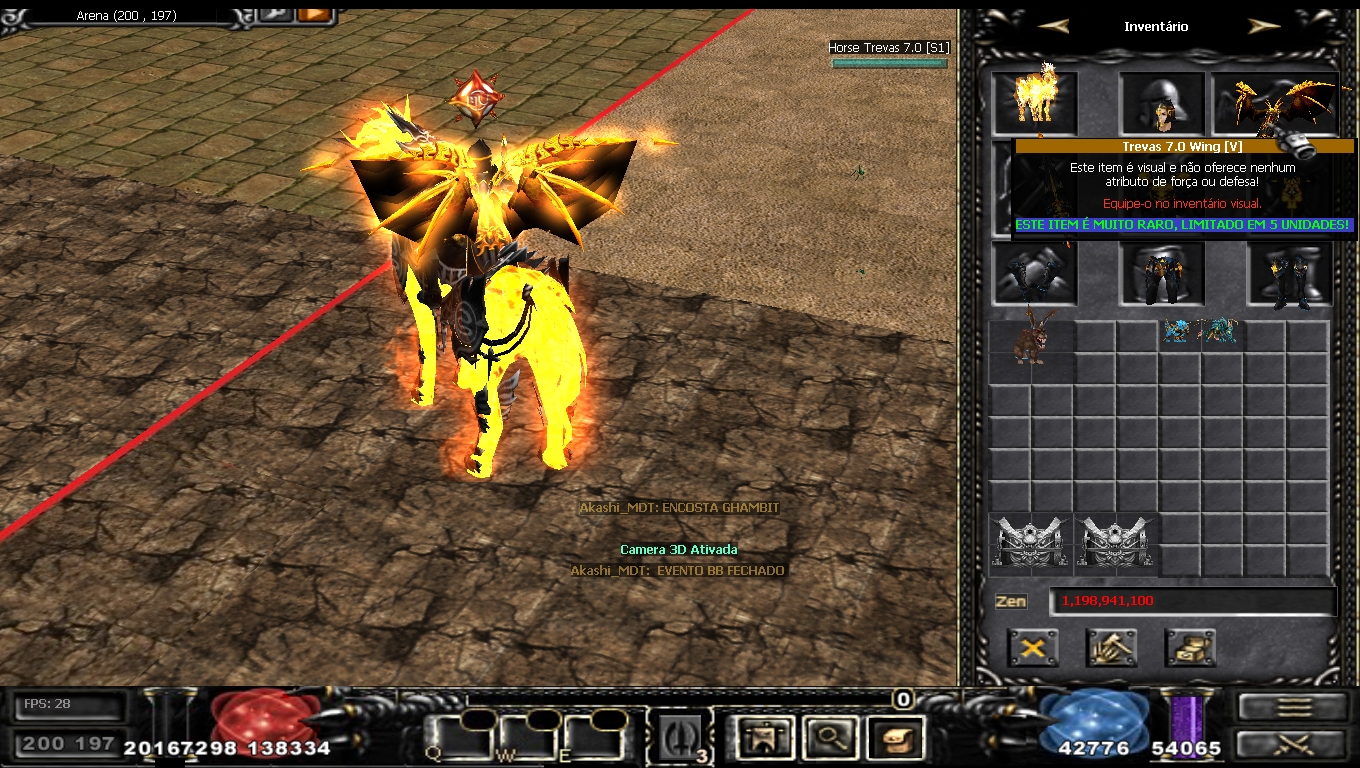Open the three-line main menu button
This screenshot has height=768, width=1360.
tap(1294, 706)
